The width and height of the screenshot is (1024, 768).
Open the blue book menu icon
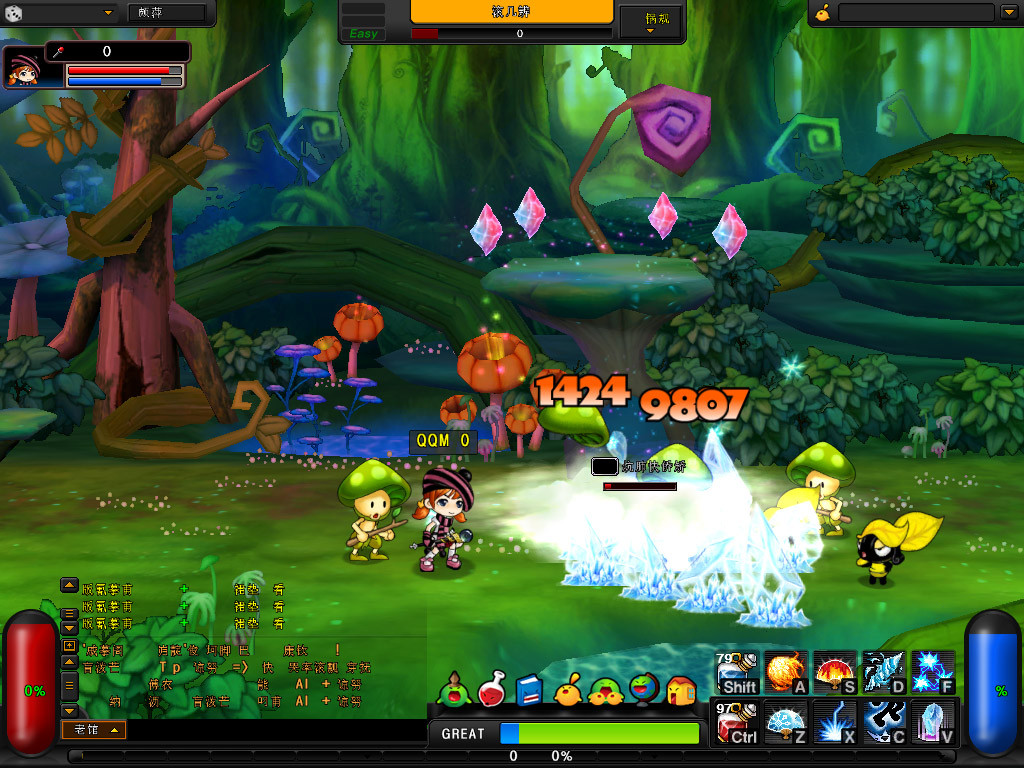click(529, 689)
